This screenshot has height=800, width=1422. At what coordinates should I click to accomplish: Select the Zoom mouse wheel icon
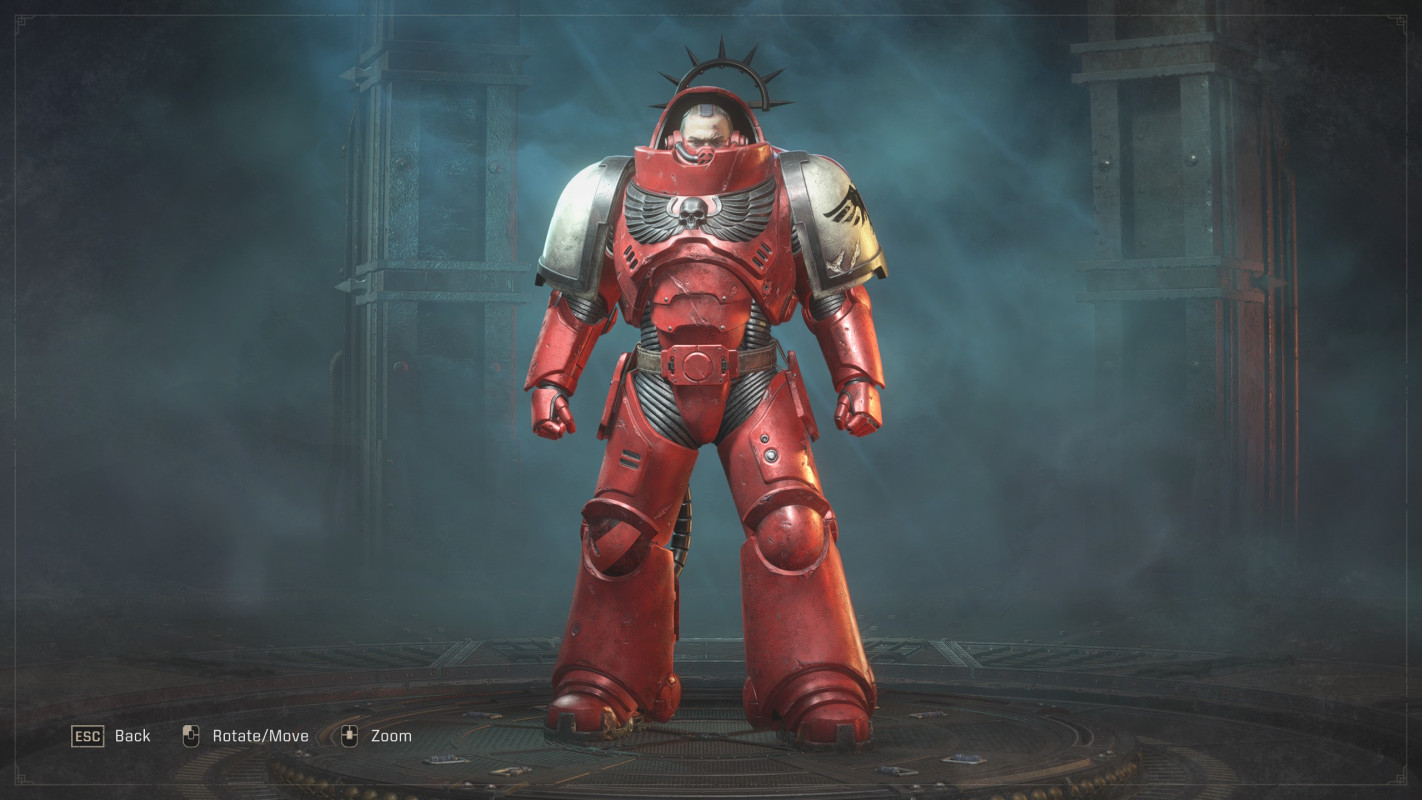tap(348, 735)
